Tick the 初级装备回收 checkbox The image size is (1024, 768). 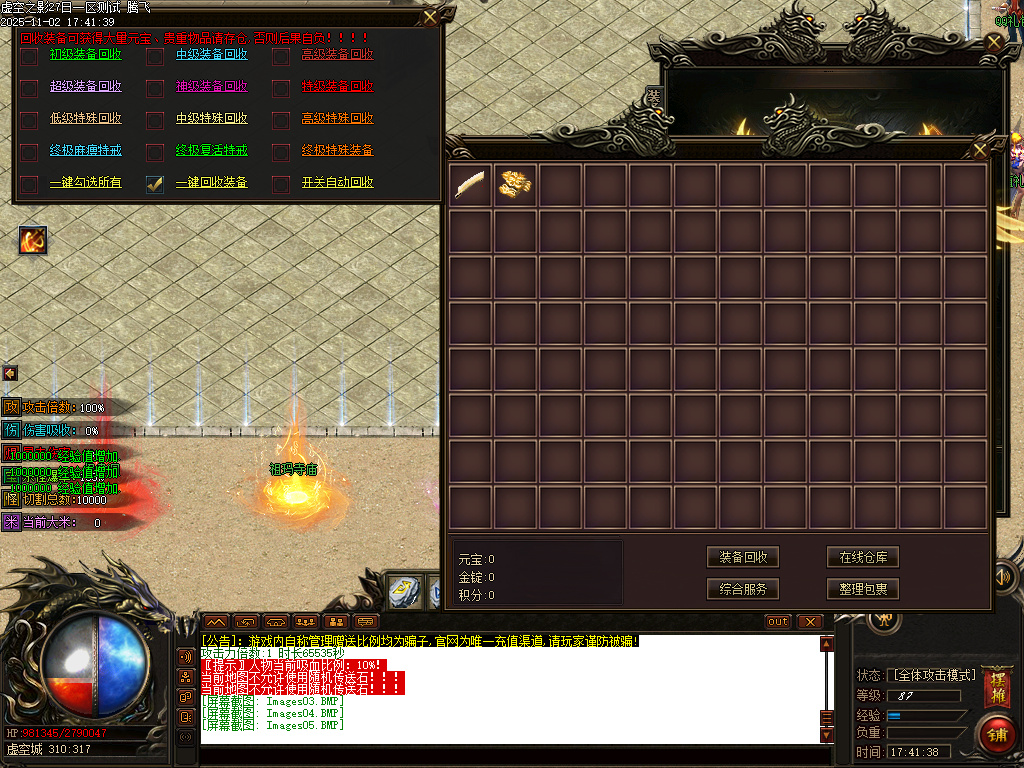(x=29, y=56)
